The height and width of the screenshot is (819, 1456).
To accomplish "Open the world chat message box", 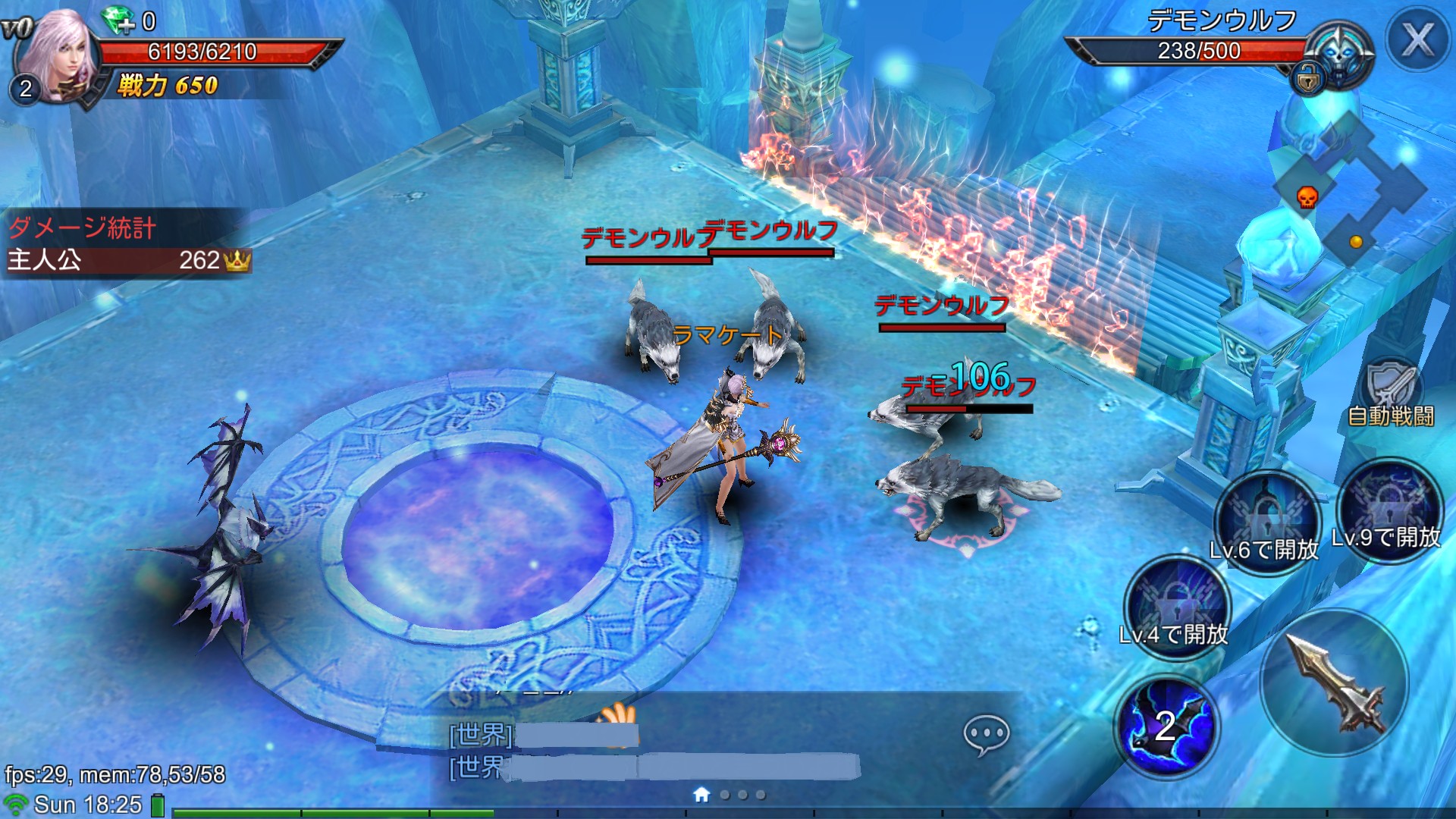I will click(x=652, y=751).
